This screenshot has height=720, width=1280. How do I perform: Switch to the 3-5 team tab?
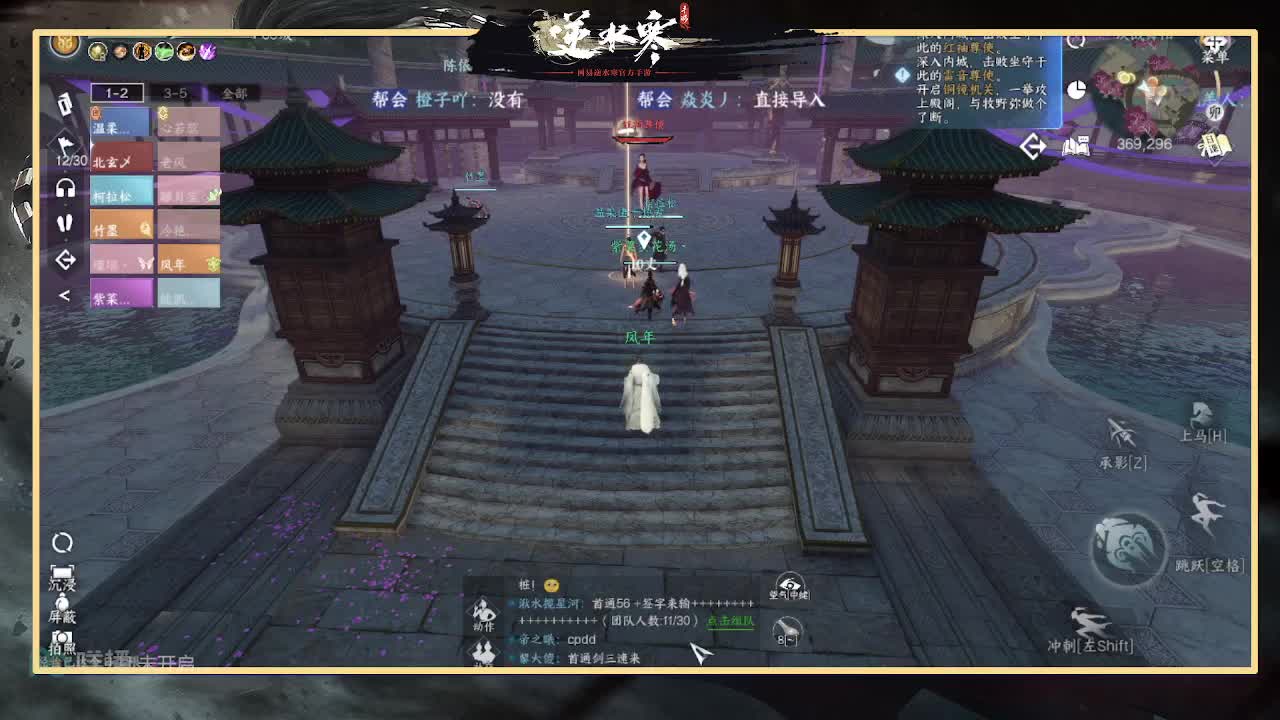point(172,93)
